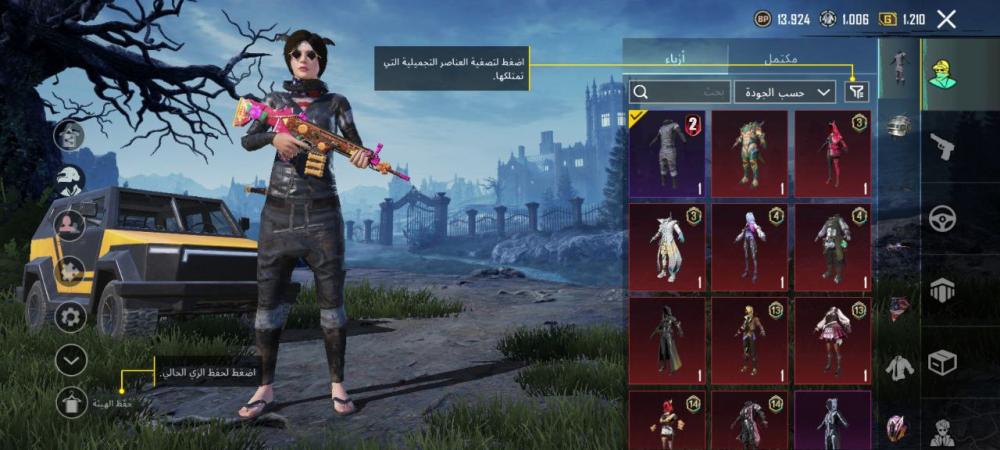Select the full-body outfit subcategory icon
Viewport: 1000px width, 450px height.
[900, 66]
